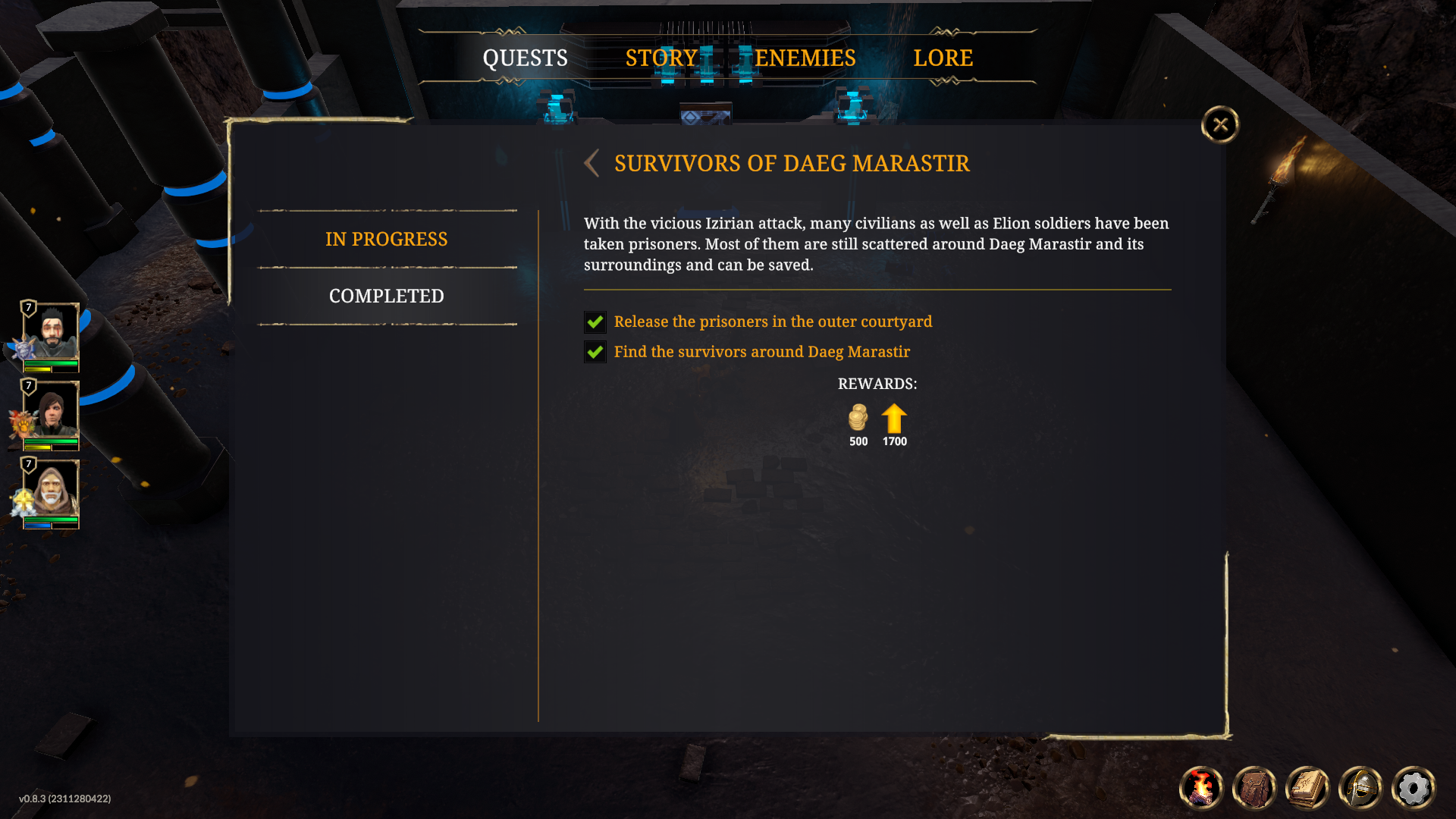Viewport: 1456px width, 819px height.
Task: Open settings with the gear icon
Action: pos(1414,788)
